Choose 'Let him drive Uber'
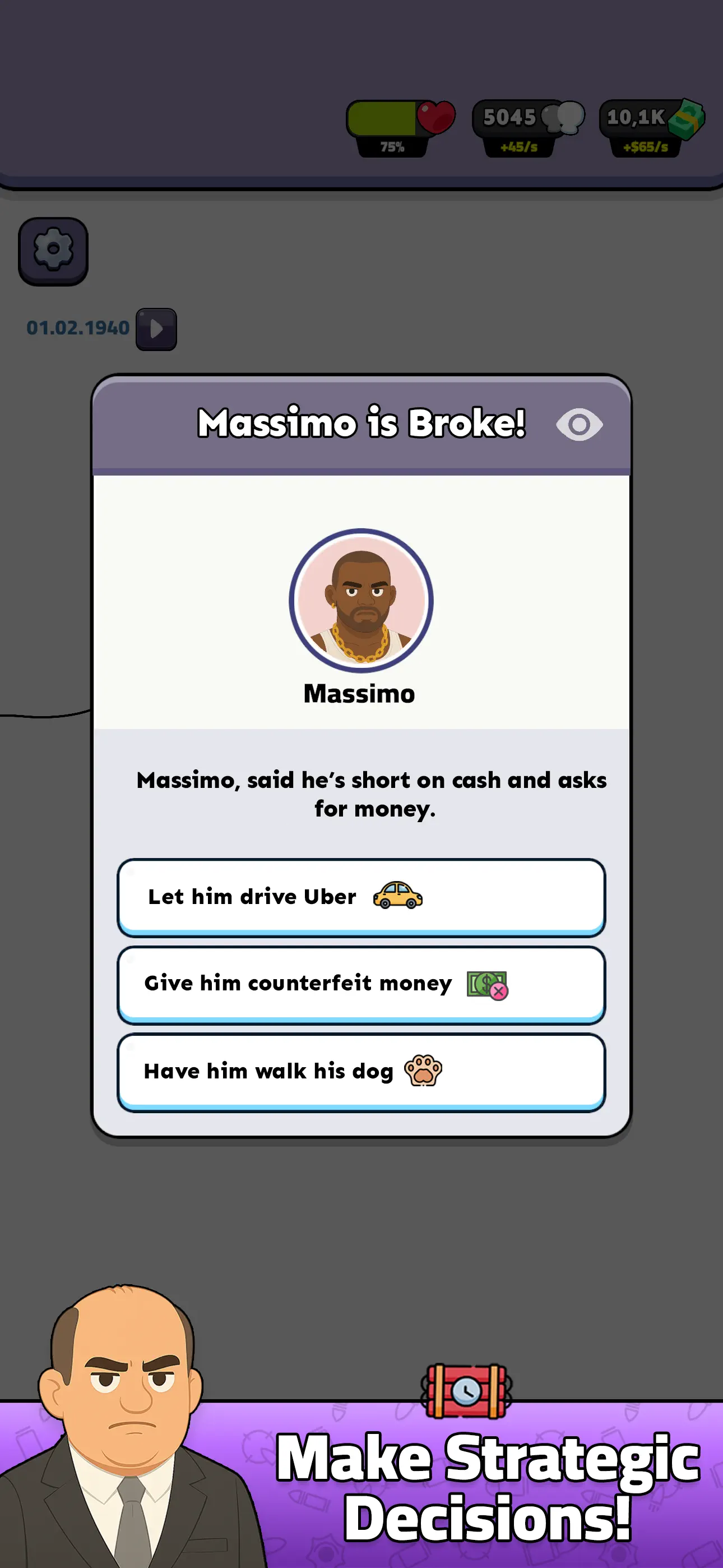 (x=361, y=896)
